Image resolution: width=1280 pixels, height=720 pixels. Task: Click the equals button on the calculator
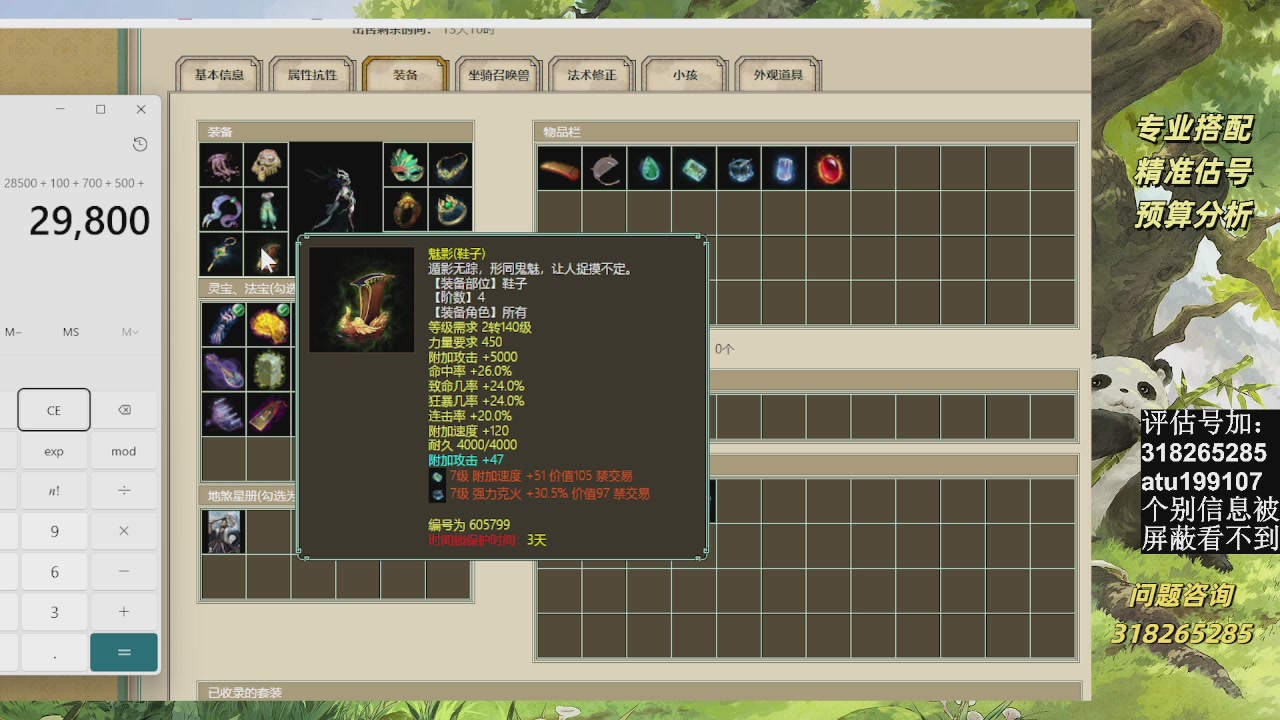pos(123,650)
